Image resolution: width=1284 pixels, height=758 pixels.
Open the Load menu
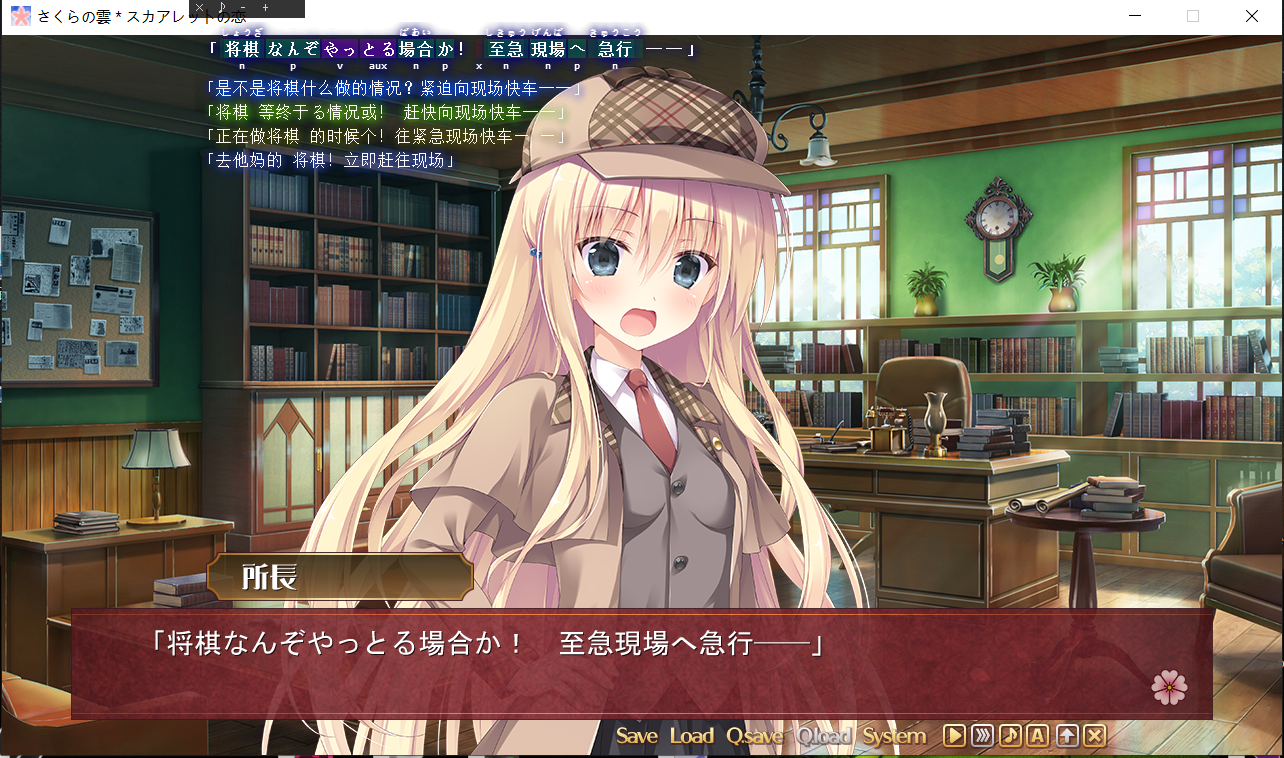point(691,737)
